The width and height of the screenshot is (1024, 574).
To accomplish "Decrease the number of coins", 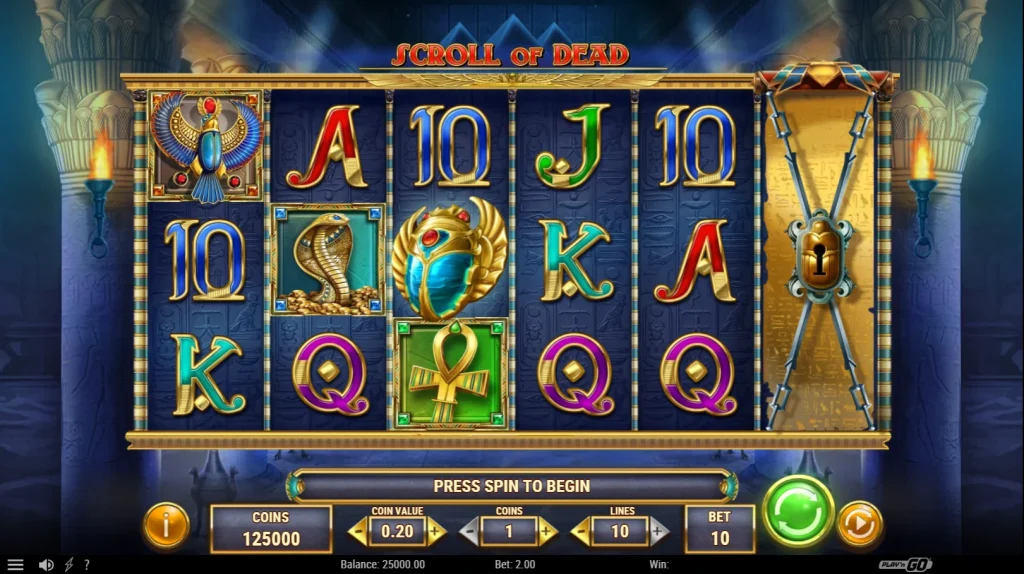I will pyautogui.click(x=469, y=531).
